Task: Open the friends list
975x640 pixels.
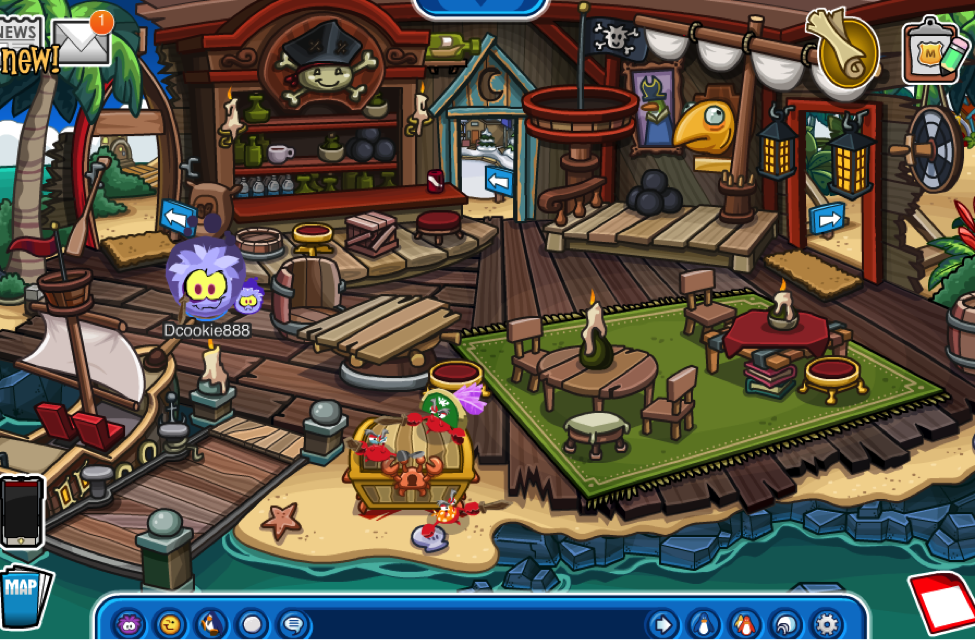Action: [x=743, y=625]
